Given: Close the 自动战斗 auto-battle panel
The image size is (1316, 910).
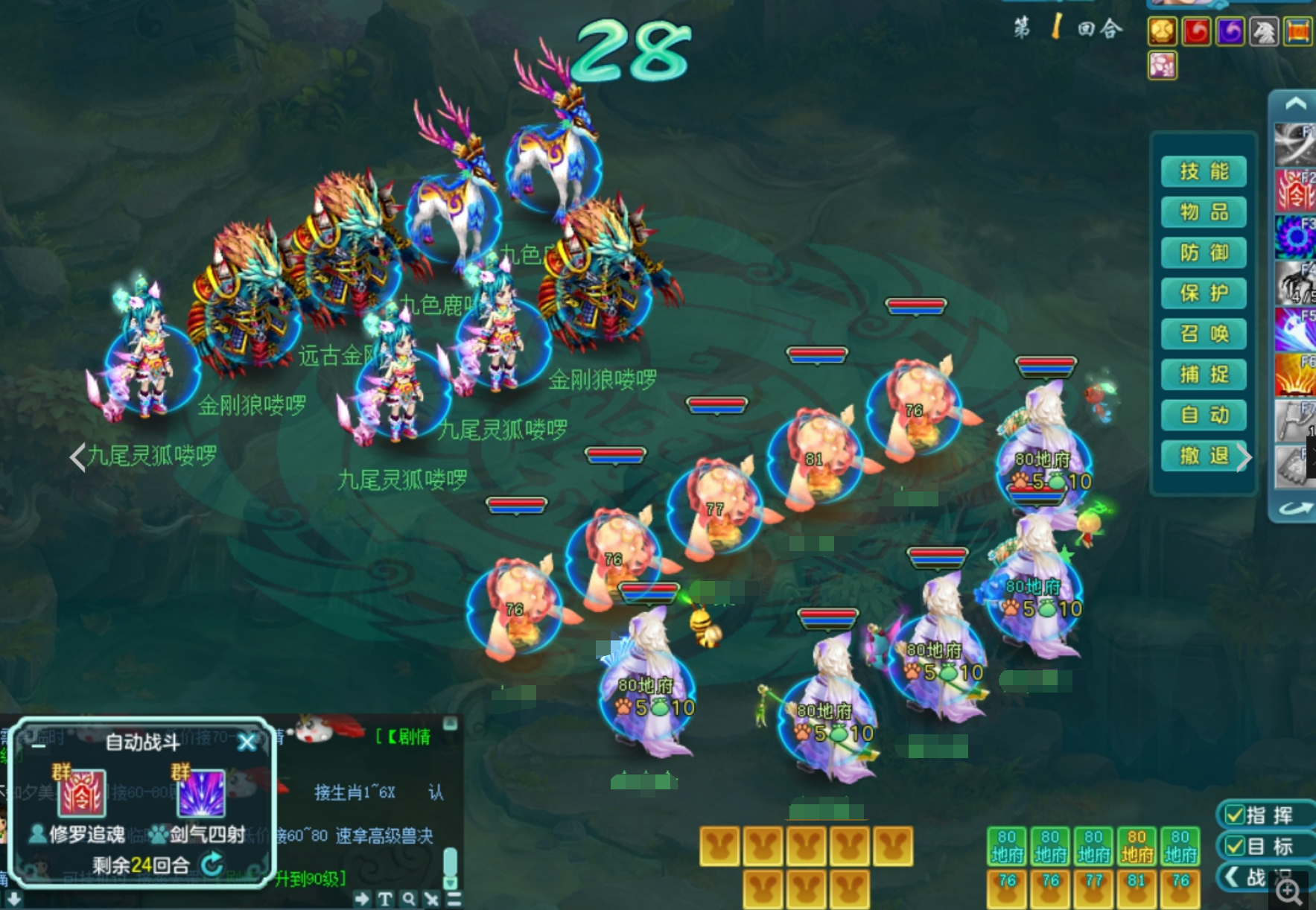Looking at the screenshot, I should pyautogui.click(x=247, y=742).
